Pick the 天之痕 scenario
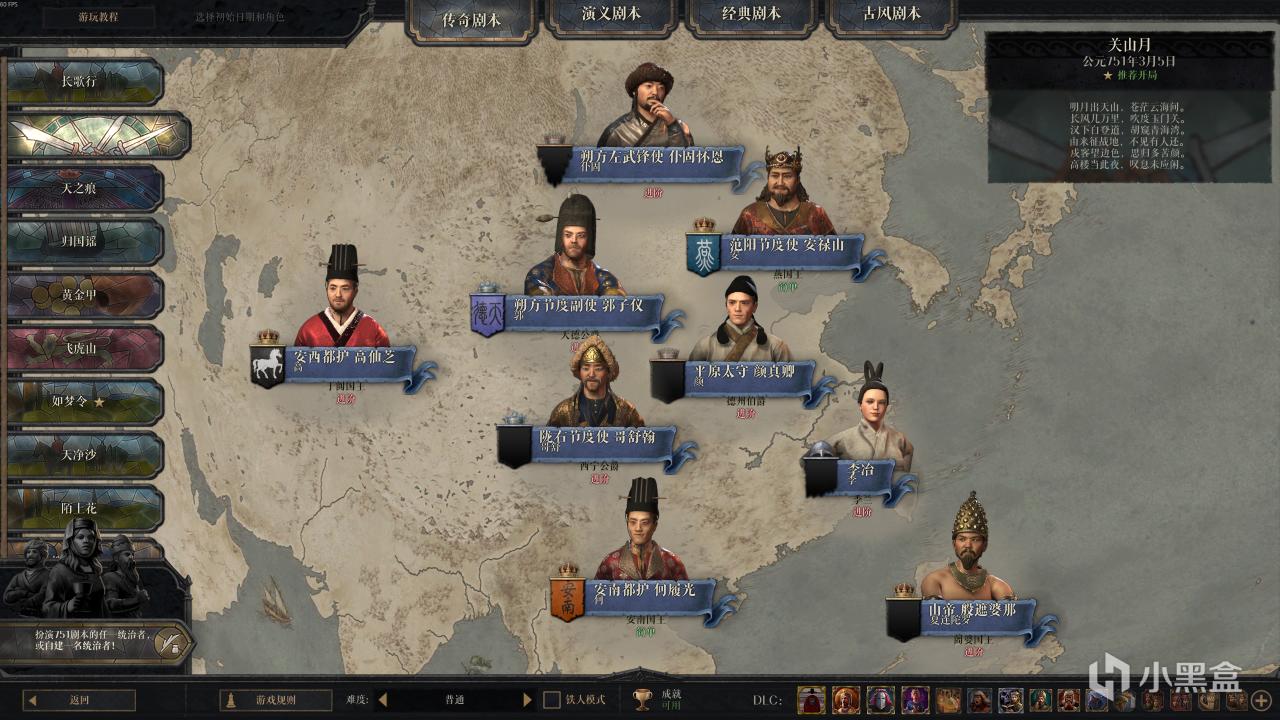 pos(83,188)
